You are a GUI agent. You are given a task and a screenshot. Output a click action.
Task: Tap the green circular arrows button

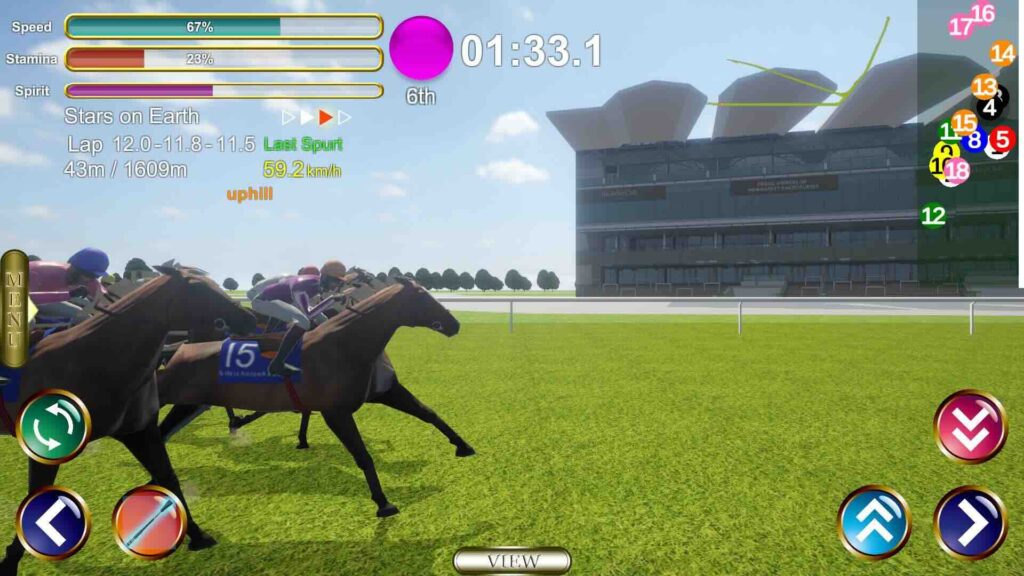54,426
